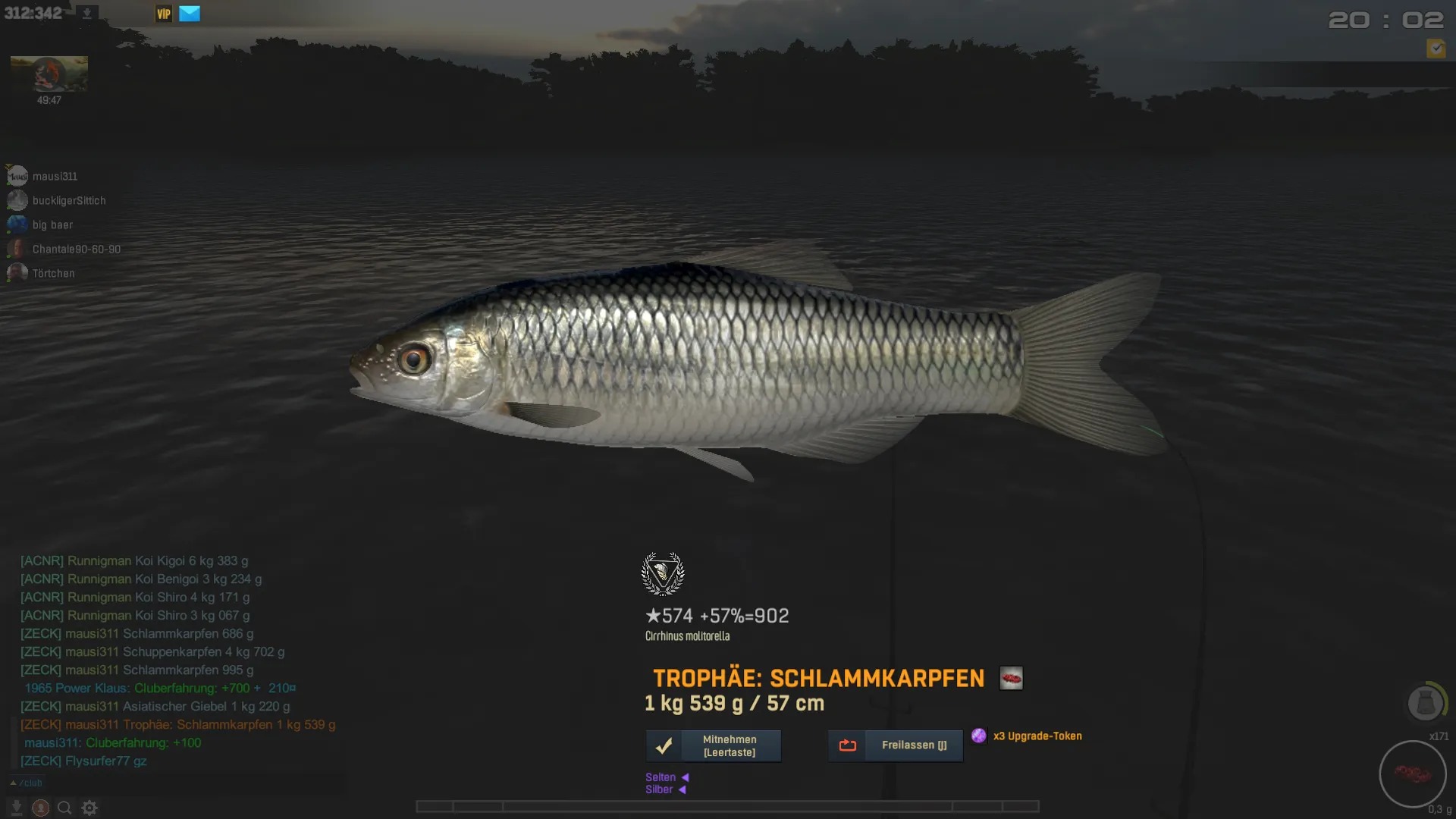Open the yellow checklist task icon
The height and width of the screenshot is (819, 1456).
pyautogui.click(x=1436, y=49)
